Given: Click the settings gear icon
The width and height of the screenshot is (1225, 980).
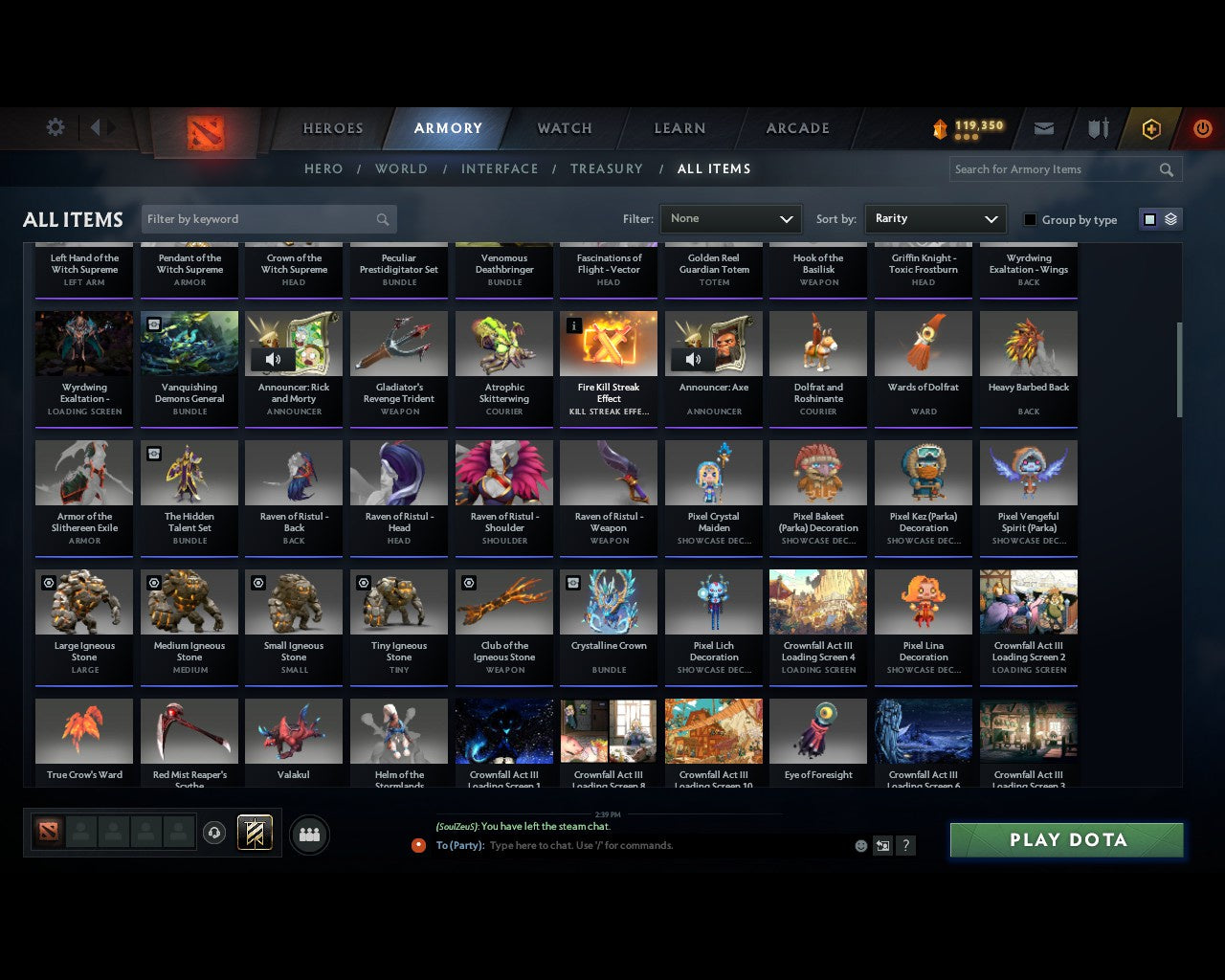Looking at the screenshot, I should pyautogui.click(x=55, y=127).
